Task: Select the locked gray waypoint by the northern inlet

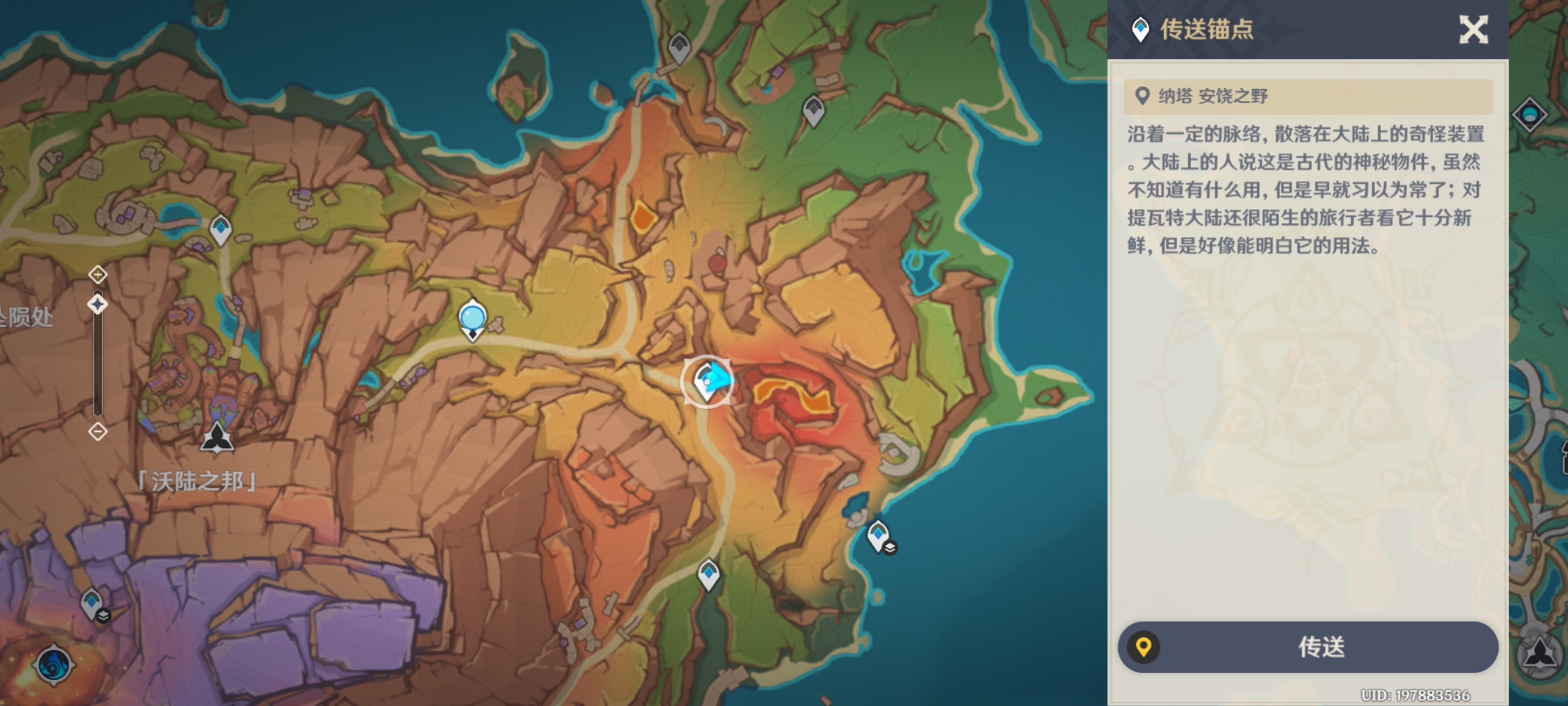Action: pyautogui.click(x=679, y=47)
